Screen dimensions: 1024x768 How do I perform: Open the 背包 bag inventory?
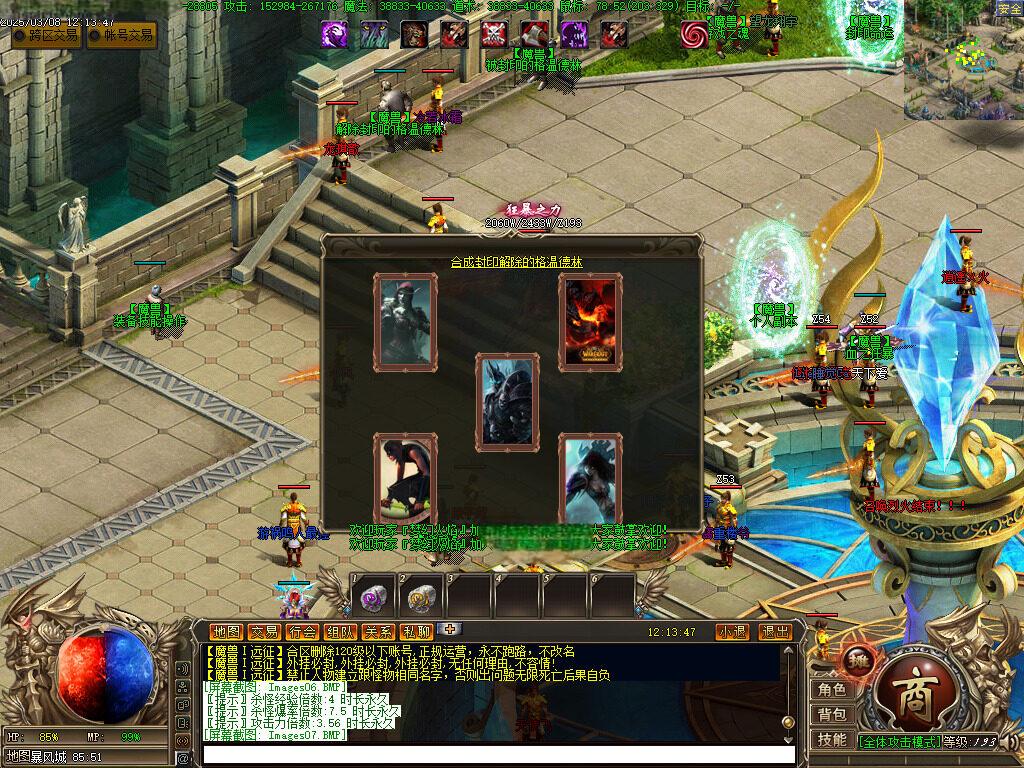[832, 715]
